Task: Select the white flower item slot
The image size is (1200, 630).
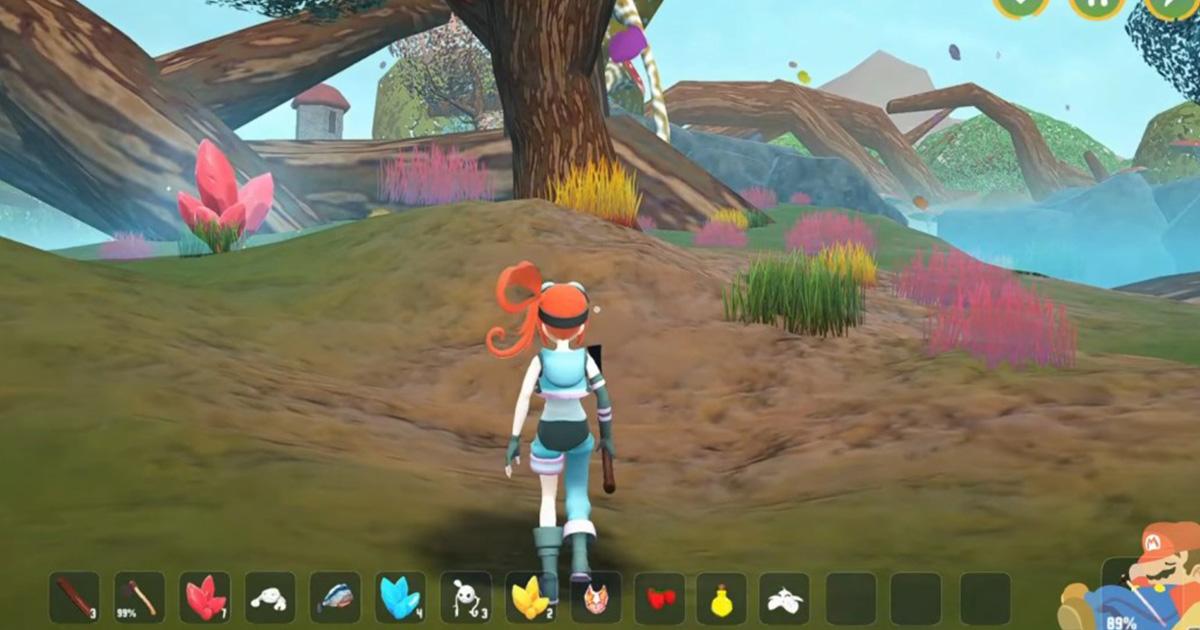Action: point(784,598)
